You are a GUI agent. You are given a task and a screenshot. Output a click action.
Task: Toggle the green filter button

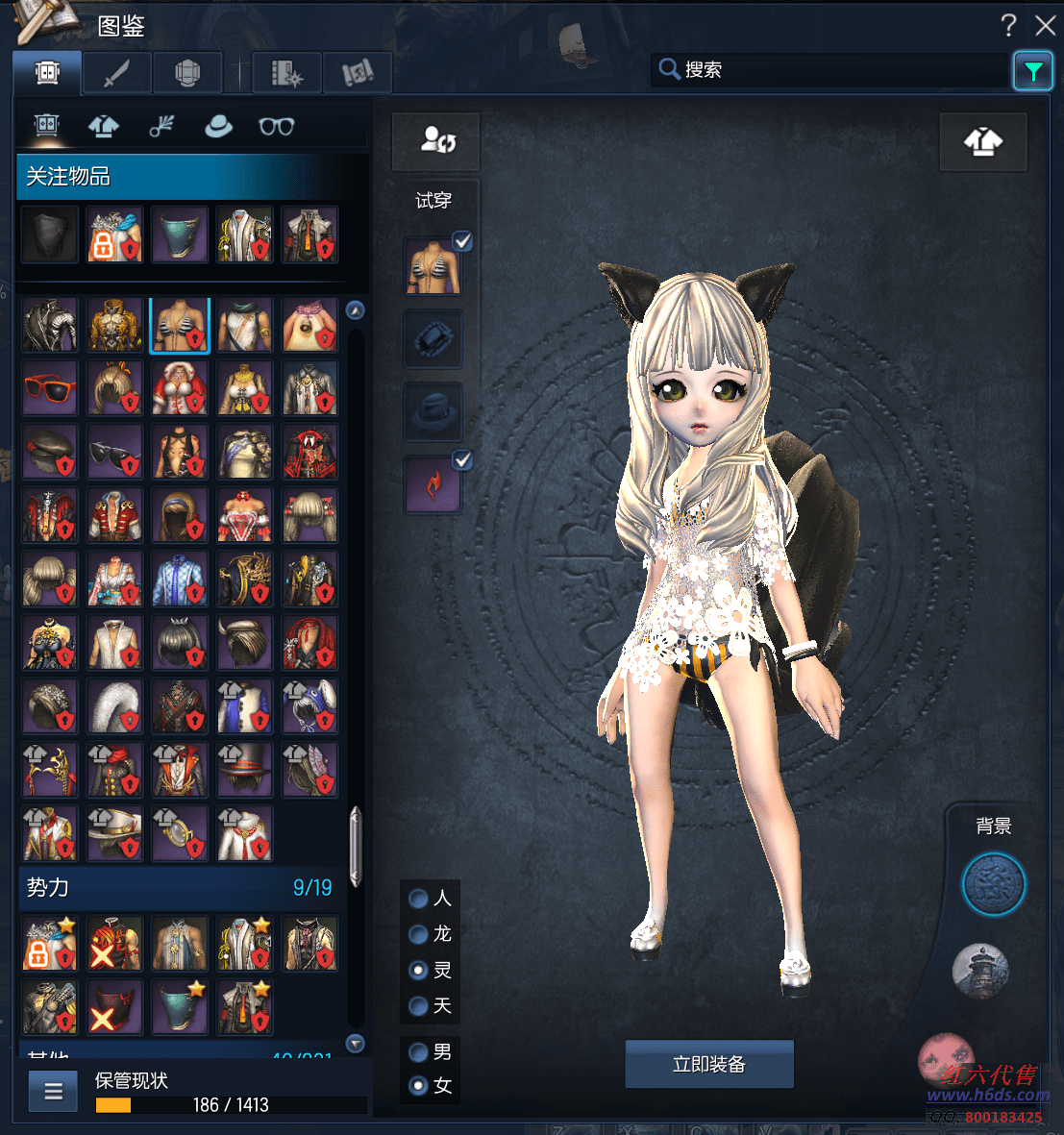pos(1032,71)
